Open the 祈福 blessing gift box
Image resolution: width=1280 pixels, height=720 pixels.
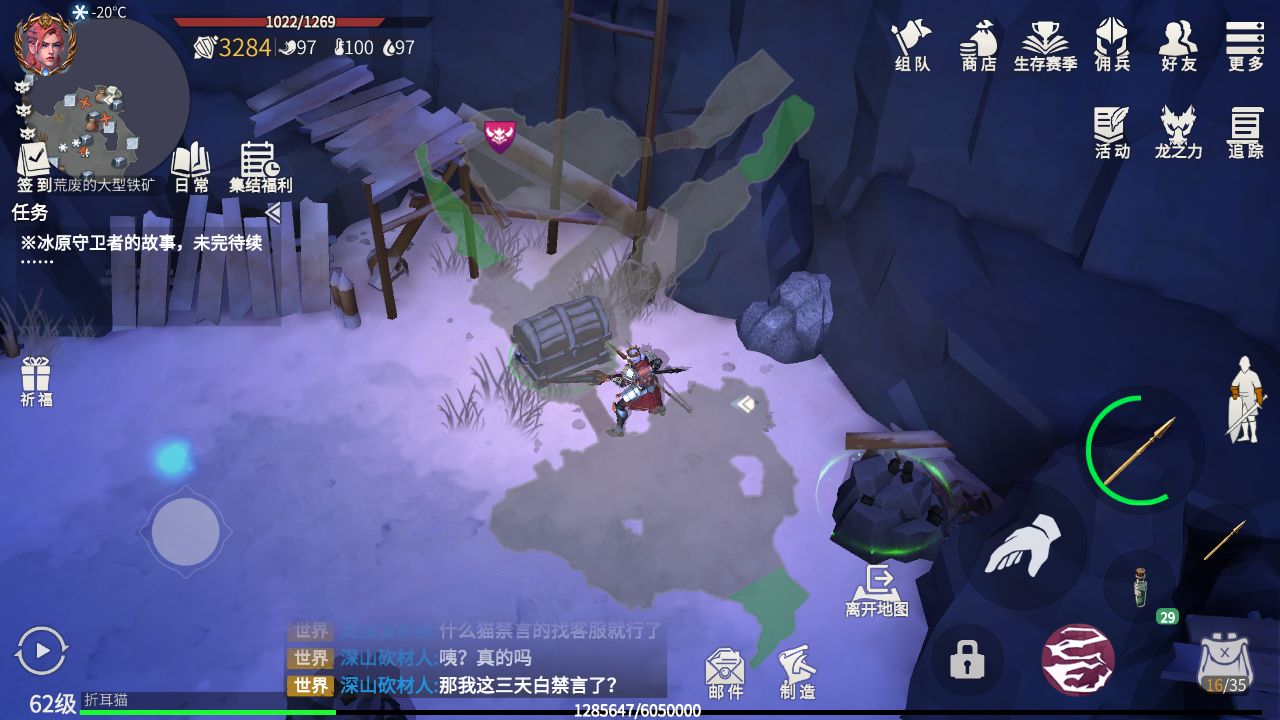(36, 381)
